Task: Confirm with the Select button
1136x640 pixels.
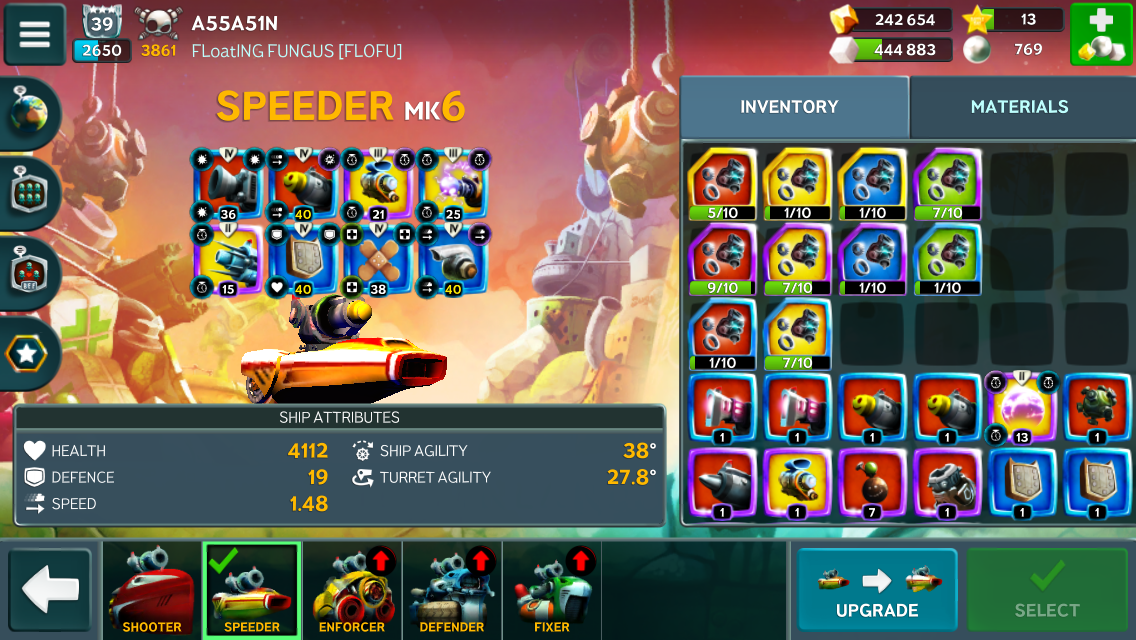Action: (1047, 590)
